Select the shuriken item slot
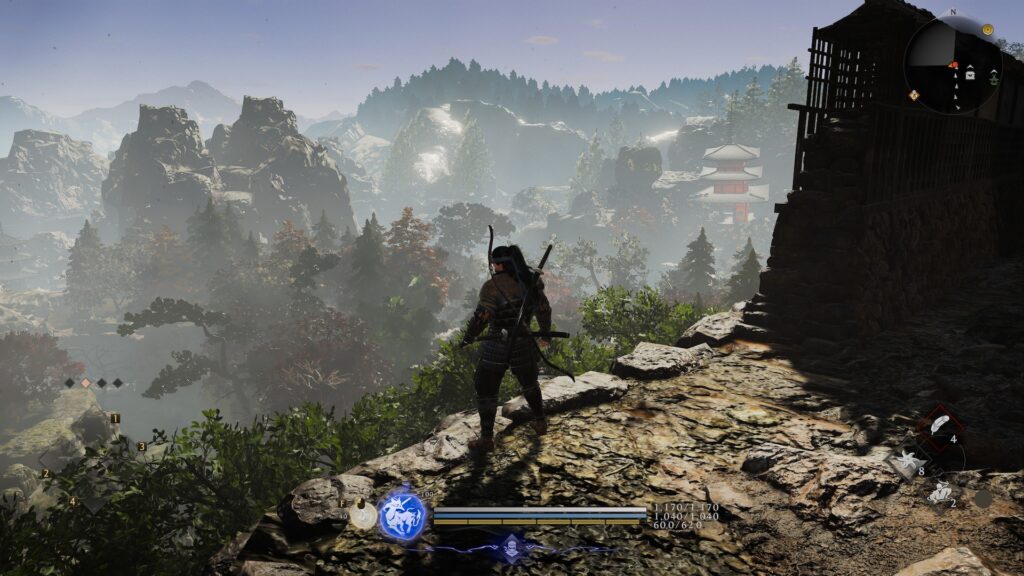The width and height of the screenshot is (1024, 576). pyautogui.click(x=907, y=460)
